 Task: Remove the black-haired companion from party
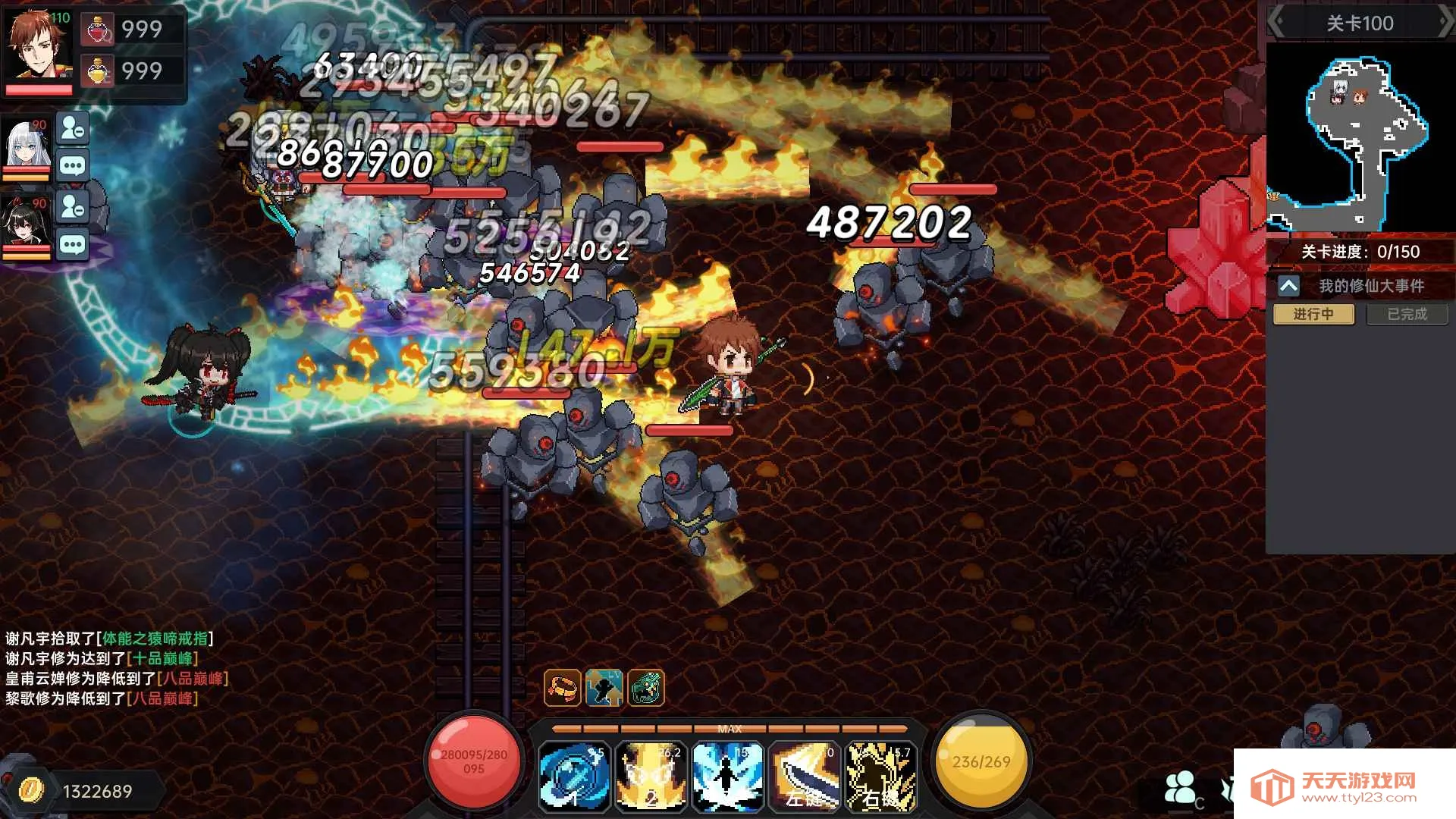point(73,206)
